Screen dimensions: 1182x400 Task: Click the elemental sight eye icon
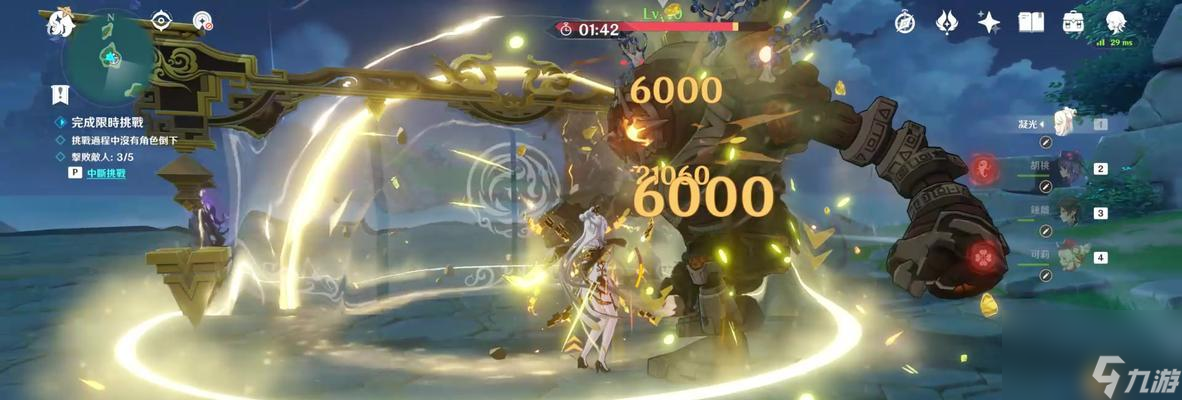[162, 21]
